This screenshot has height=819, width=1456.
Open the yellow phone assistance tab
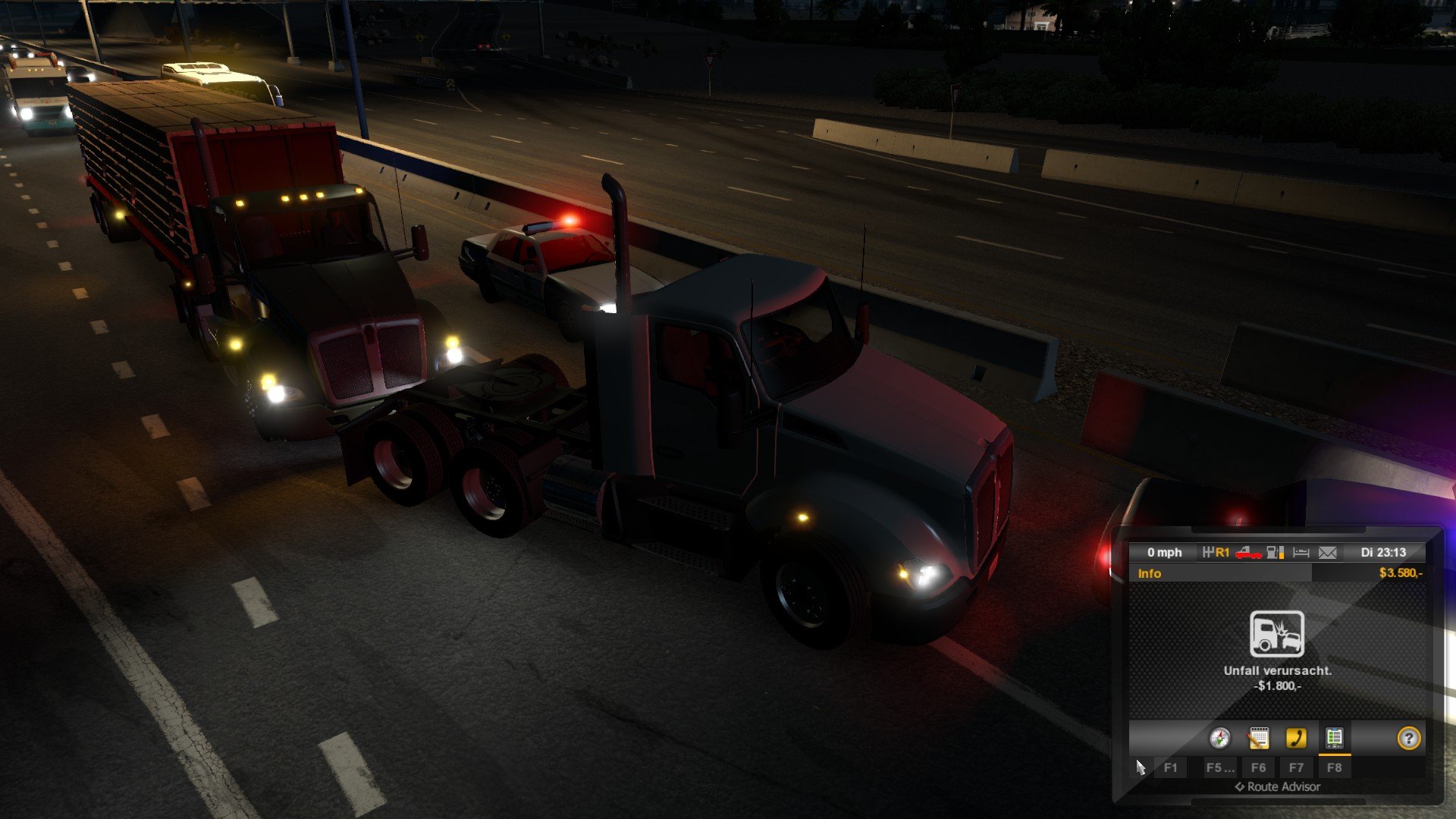[1296, 738]
